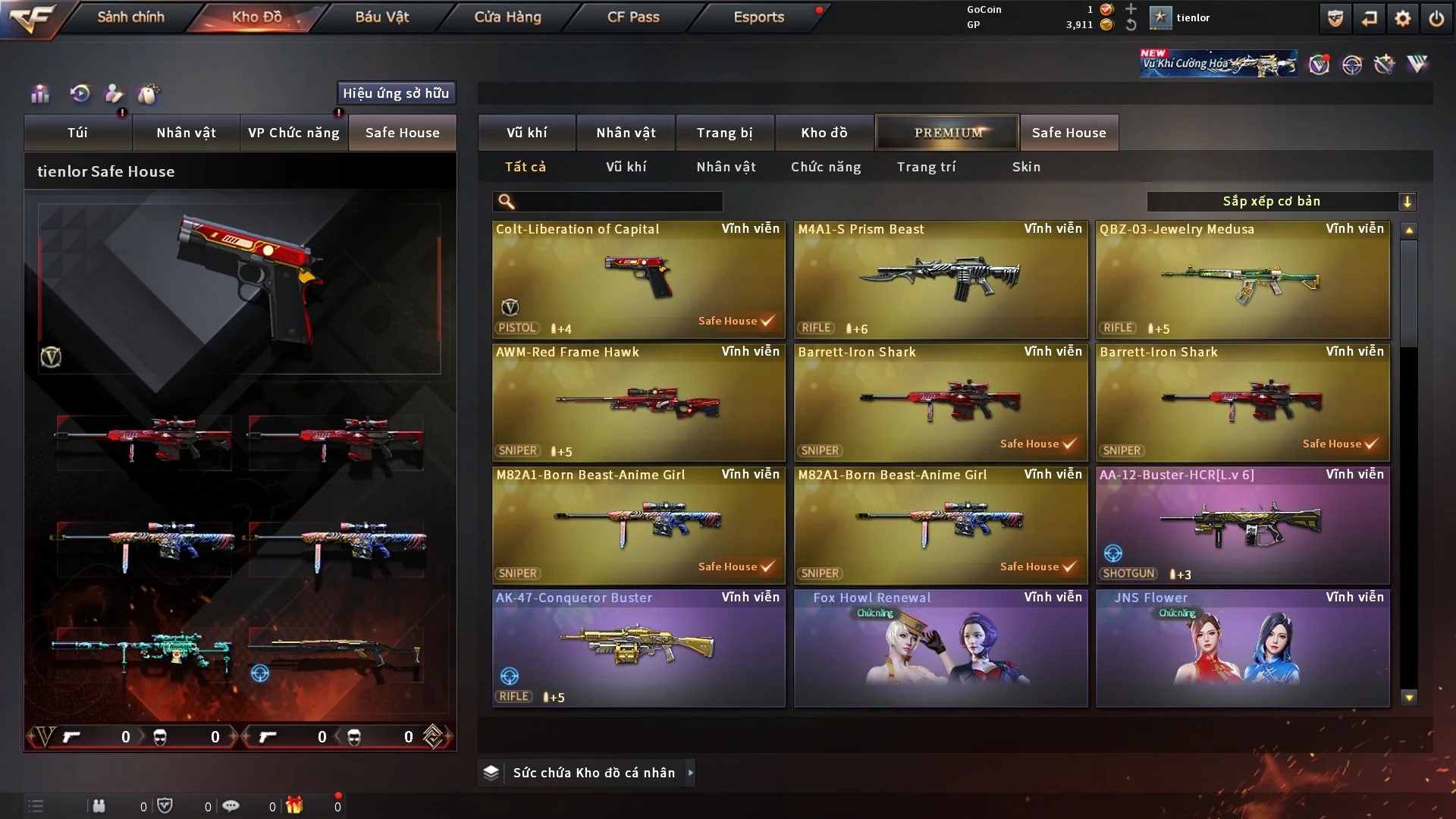This screenshot has width=1456, height=819.
Task: Open the Esports section
Action: click(758, 17)
